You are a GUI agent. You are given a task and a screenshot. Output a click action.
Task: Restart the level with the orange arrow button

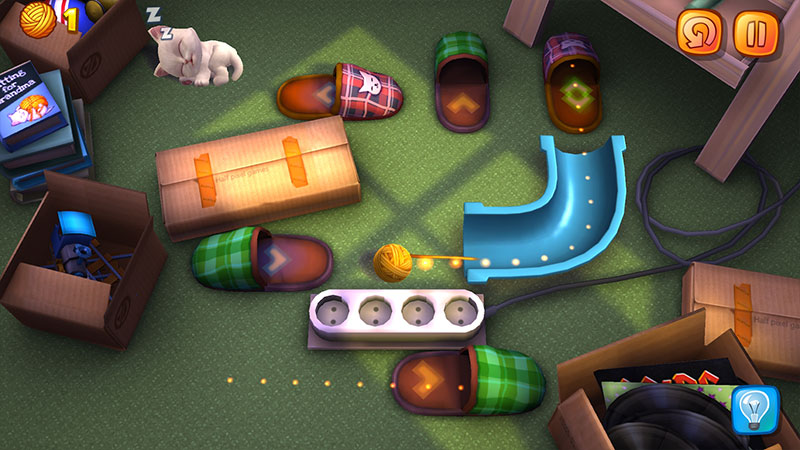699,33
